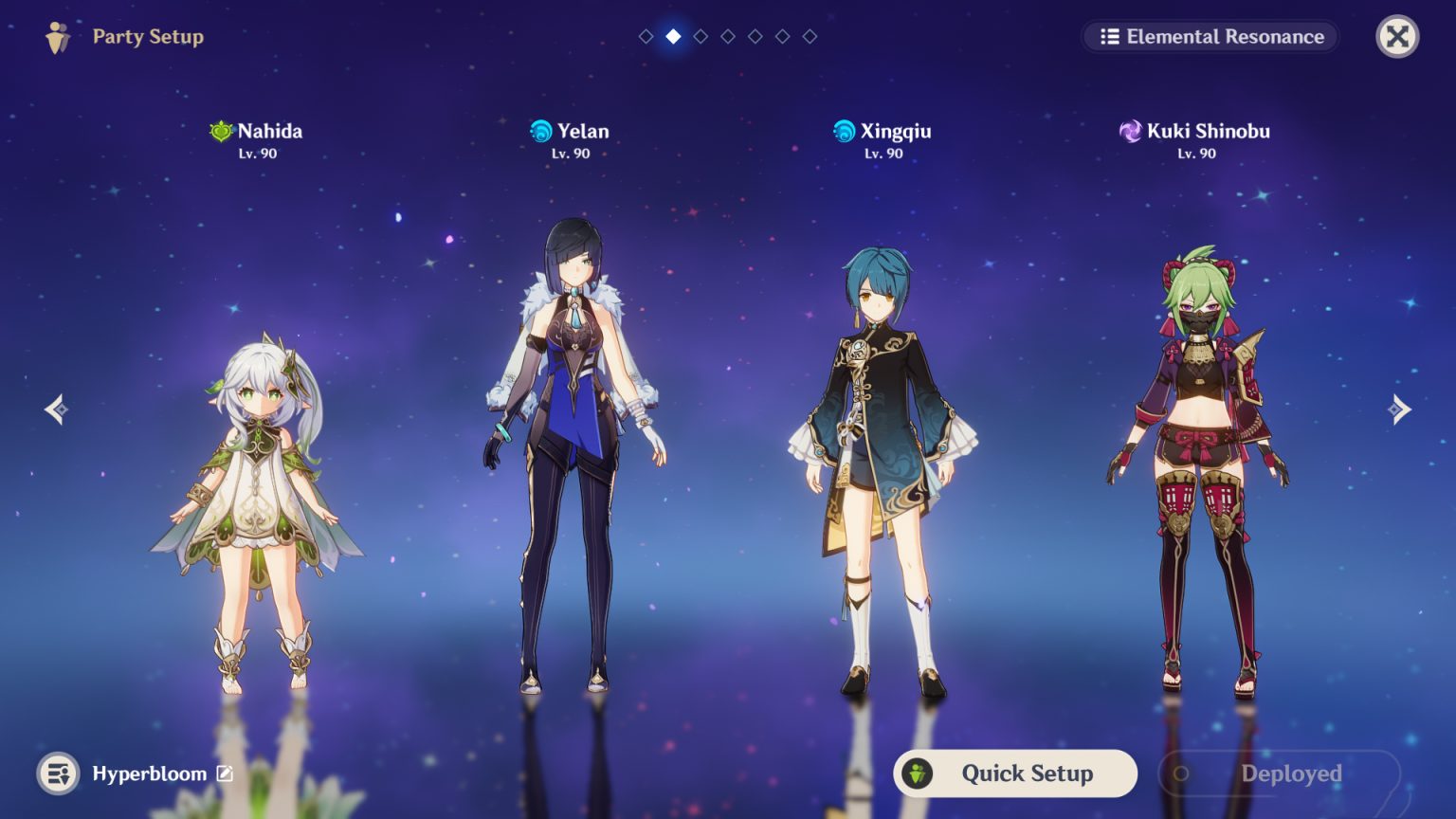Screen dimensions: 1456x819
Task: Expand the next party with the right arrow
Action: pyautogui.click(x=1400, y=409)
